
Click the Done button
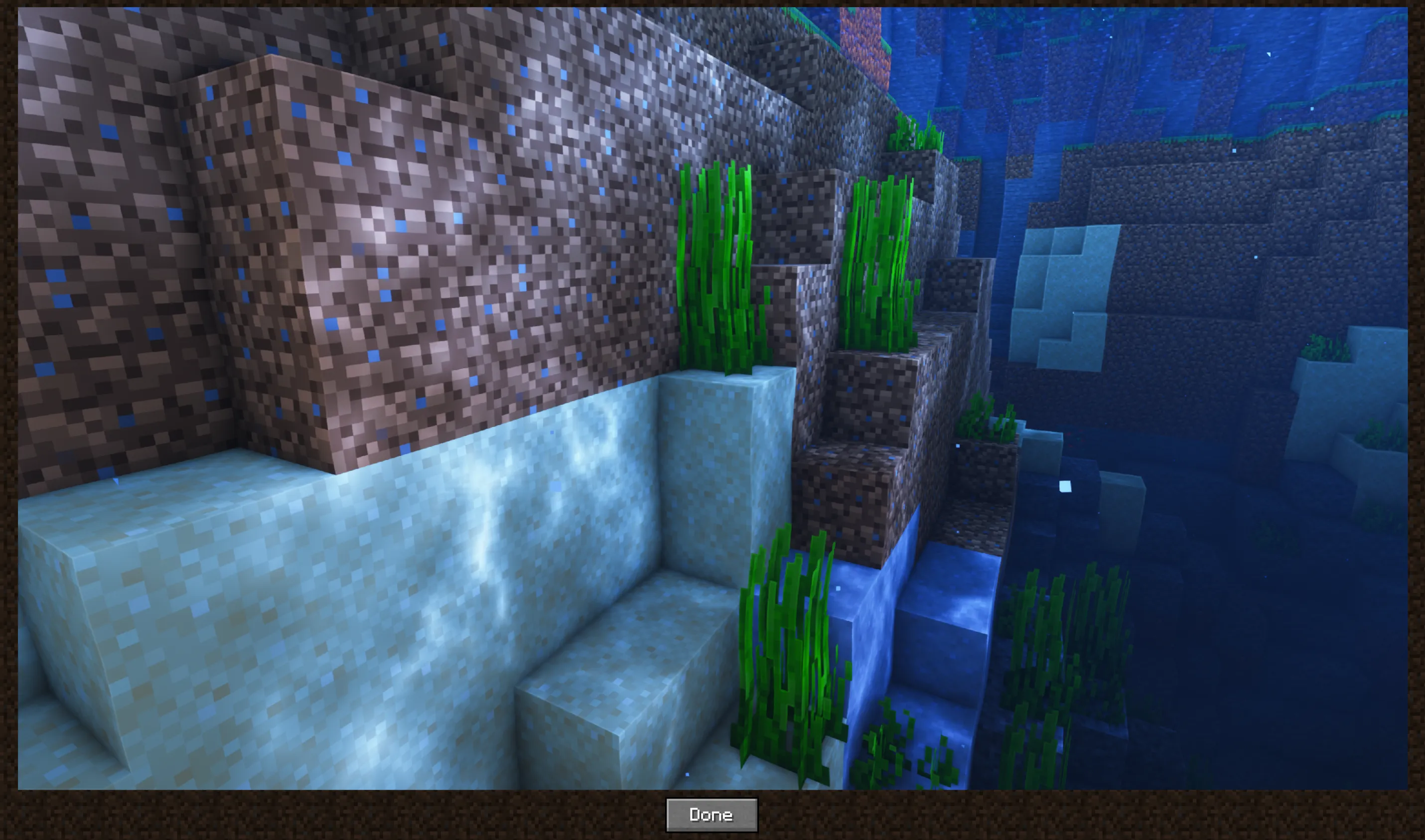click(712, 815)
